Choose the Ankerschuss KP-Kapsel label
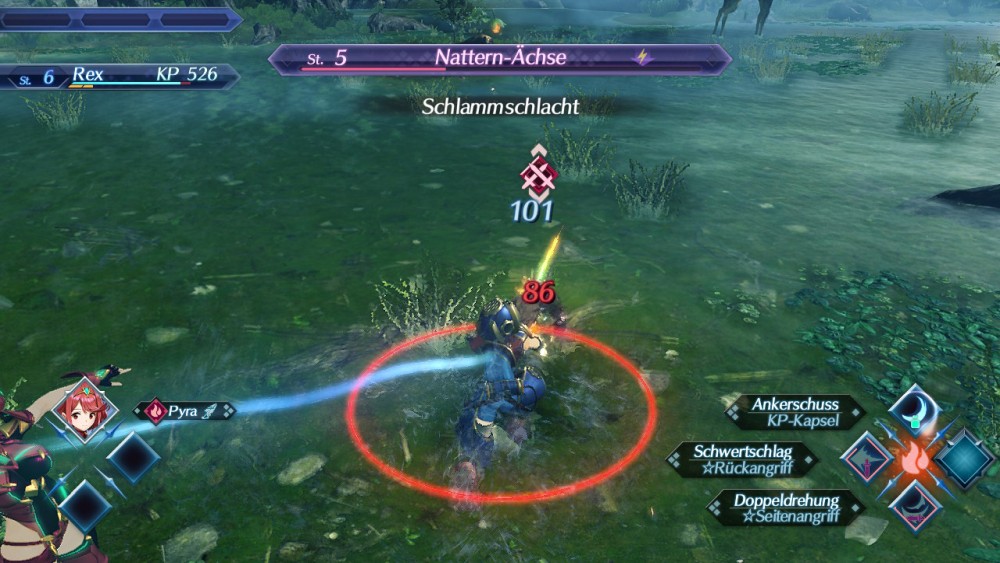The height and width of the screenshot is (563, 1000). point(795,411)
